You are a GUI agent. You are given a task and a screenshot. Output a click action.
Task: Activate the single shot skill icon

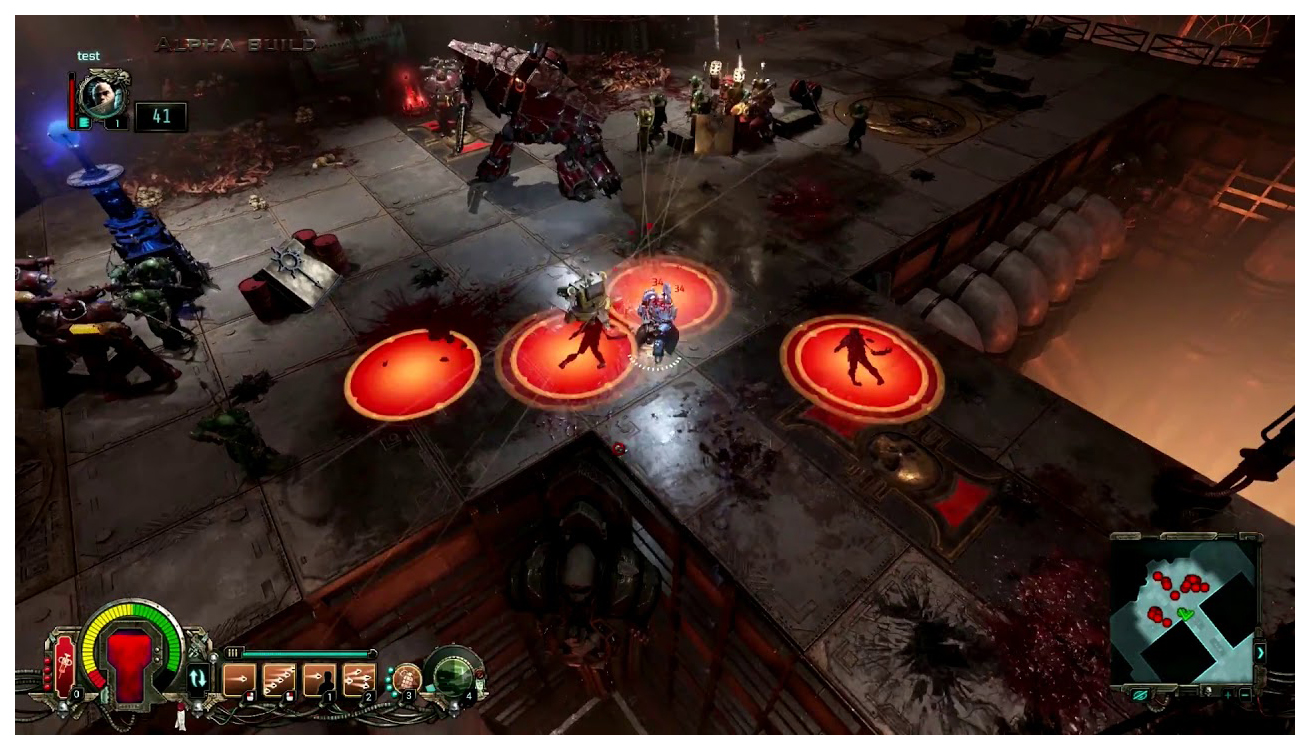[x=238, y=679]
